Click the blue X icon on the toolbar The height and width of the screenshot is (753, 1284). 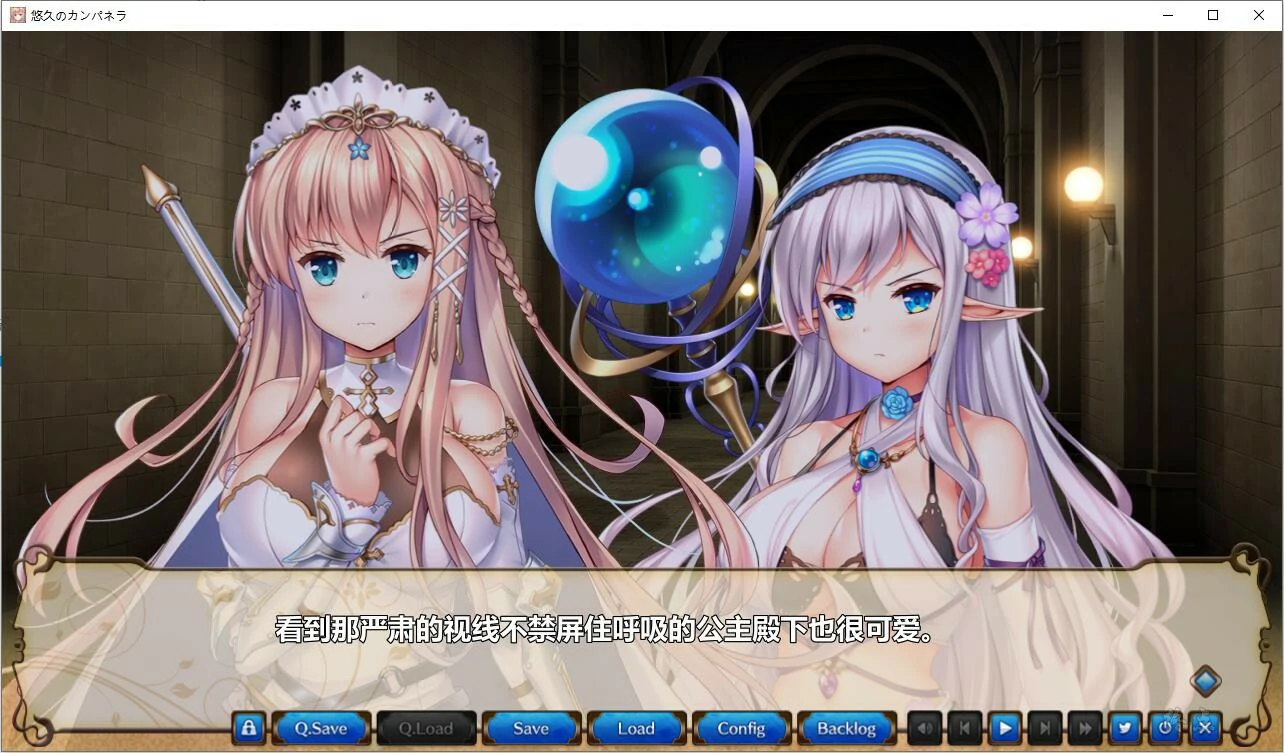tap(1204, 728)
